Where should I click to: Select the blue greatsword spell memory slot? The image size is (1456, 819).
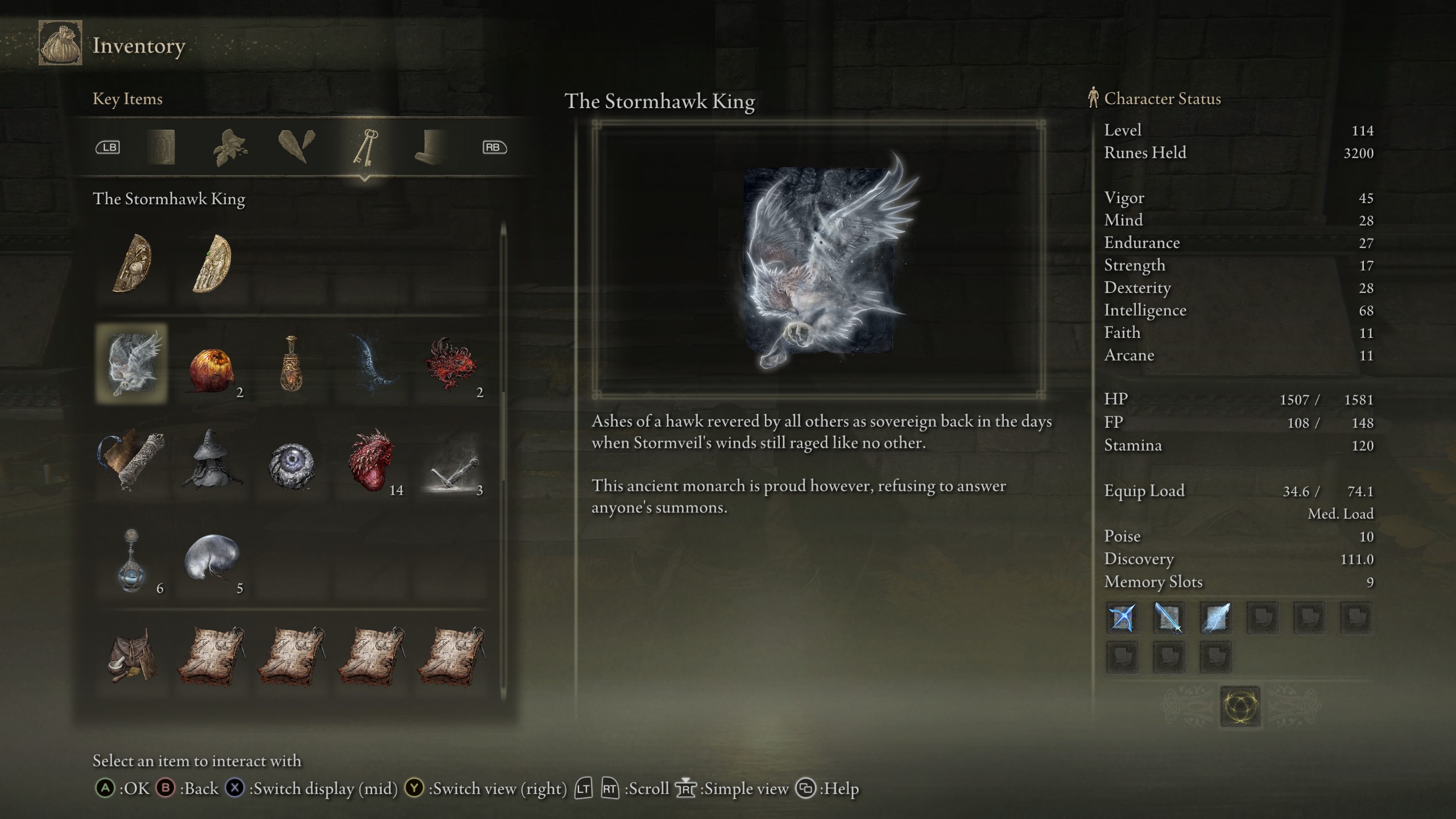[1168, 618]
